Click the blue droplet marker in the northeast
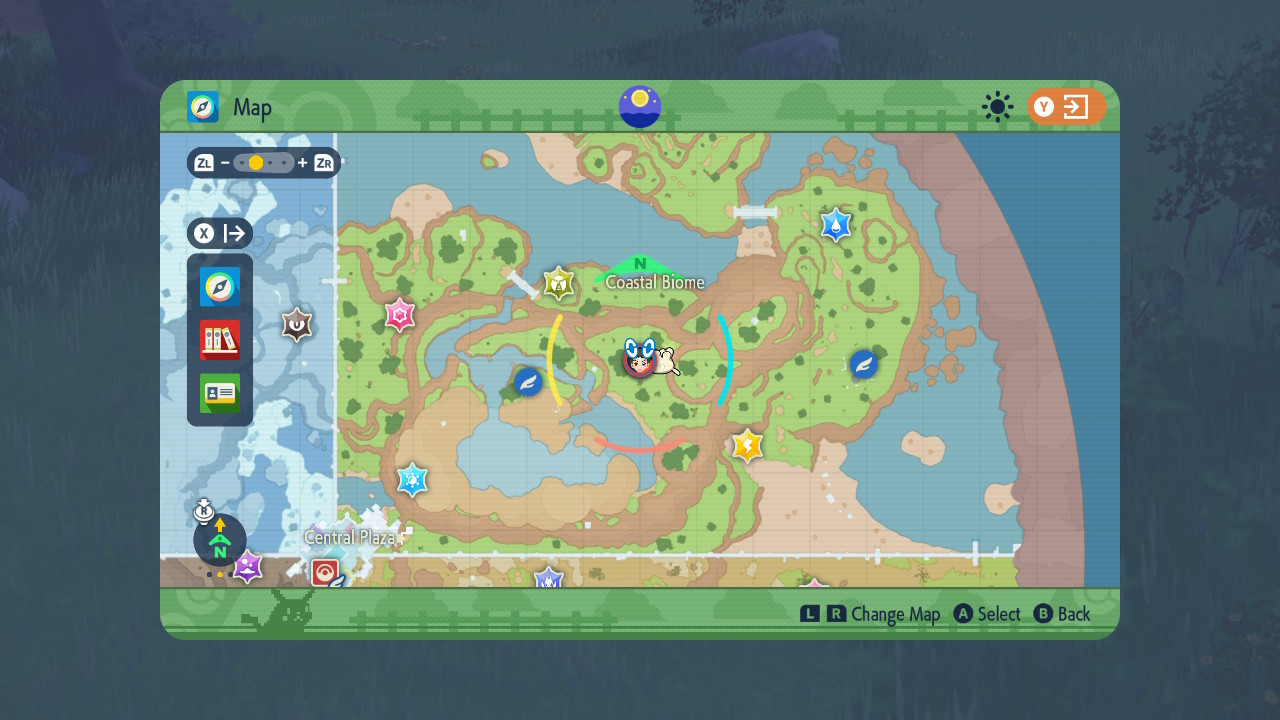This screenshot has height=720, width=1280. tap(834, 225)
